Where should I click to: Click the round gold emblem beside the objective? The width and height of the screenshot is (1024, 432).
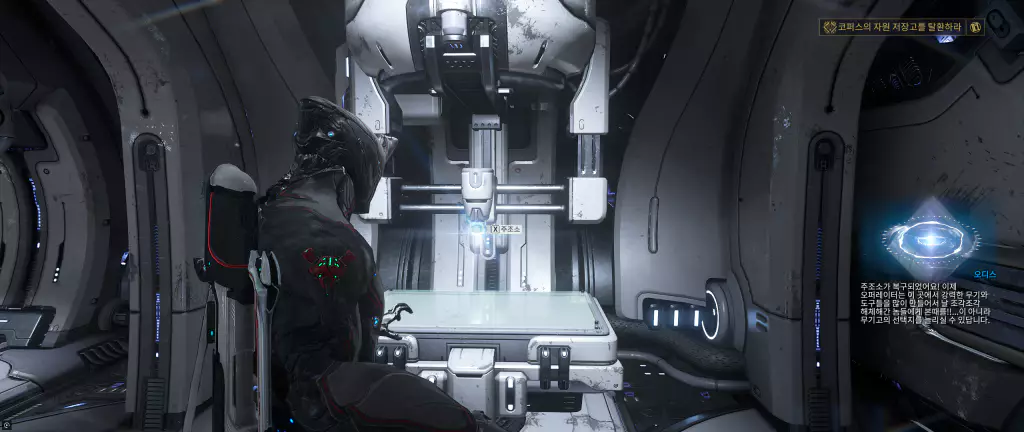[x=975, y=27]
